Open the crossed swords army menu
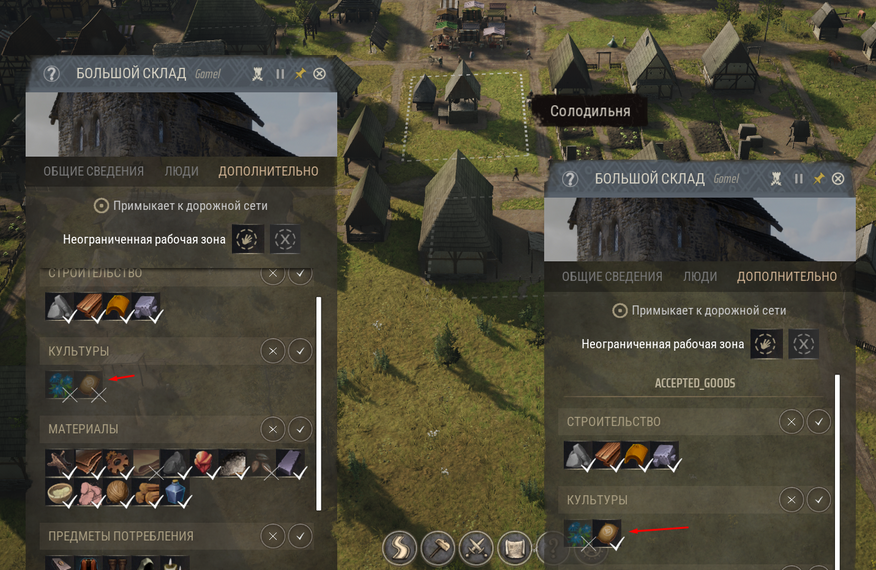 click(x=477, y=549)
